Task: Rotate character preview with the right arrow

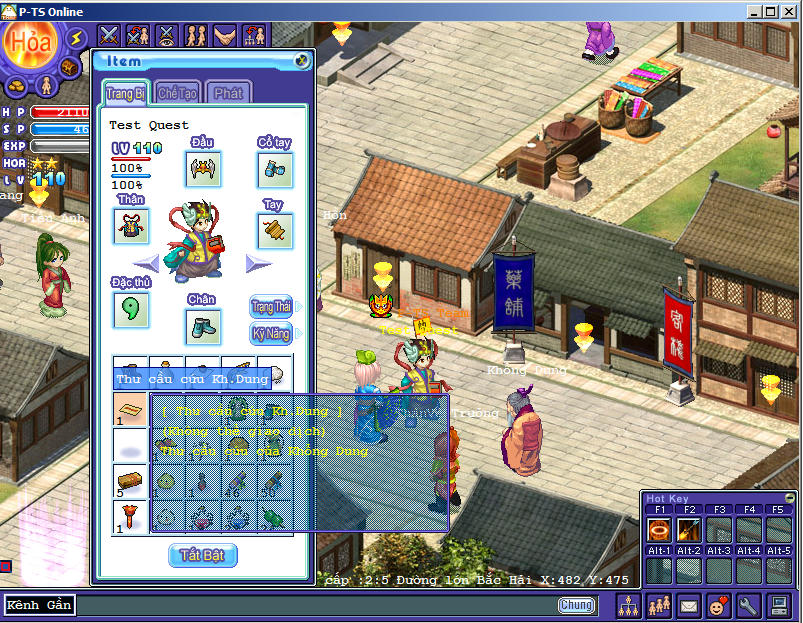Action: pyautogui.click(x=259, y=263)
